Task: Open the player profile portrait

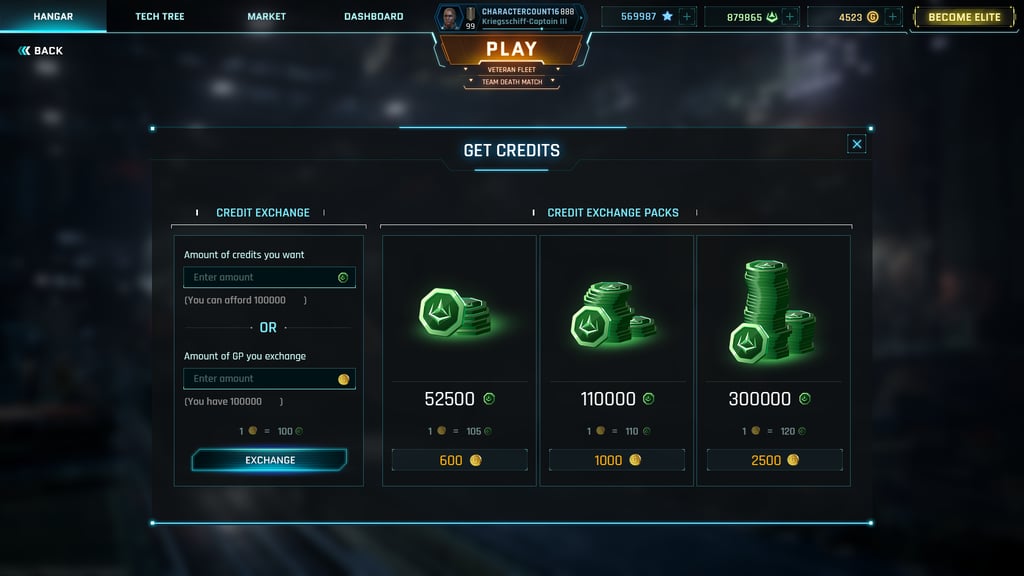Action: [450, 17]
